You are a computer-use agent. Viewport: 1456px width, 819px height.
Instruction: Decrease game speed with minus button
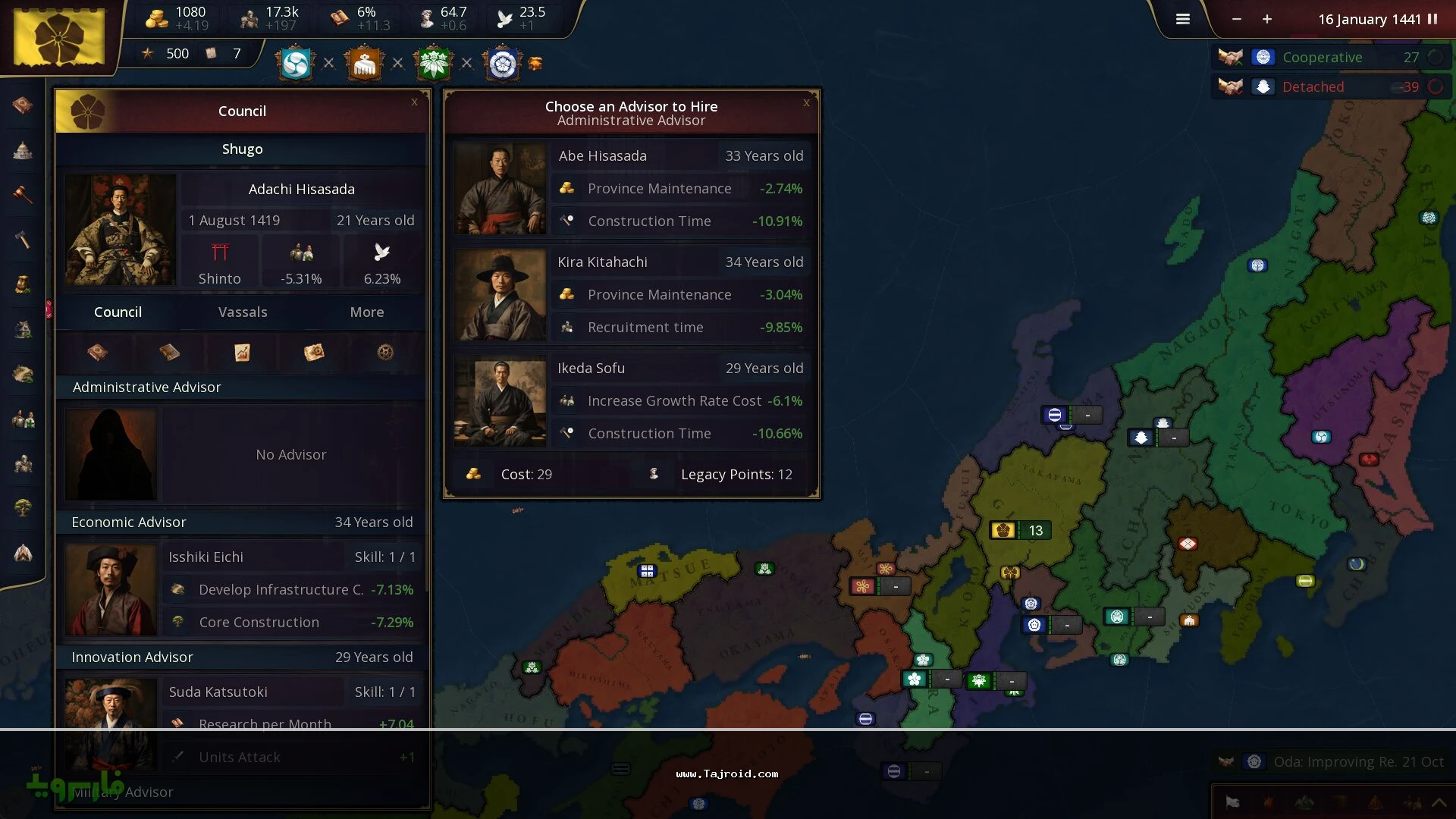(x=1237, y=19)
